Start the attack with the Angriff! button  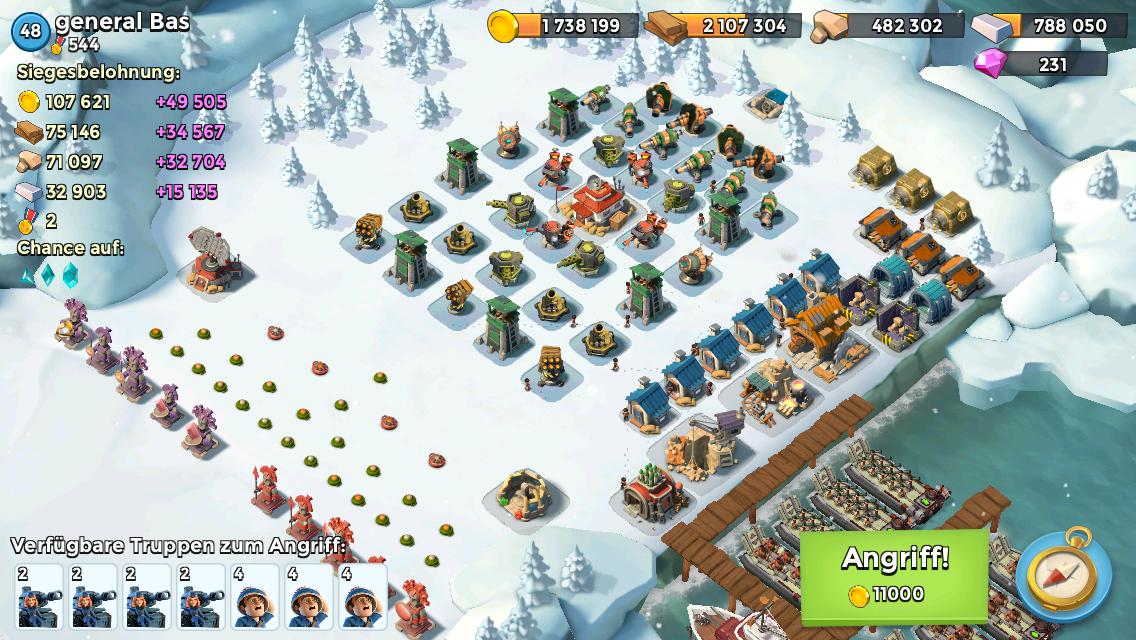click(894, 574)
